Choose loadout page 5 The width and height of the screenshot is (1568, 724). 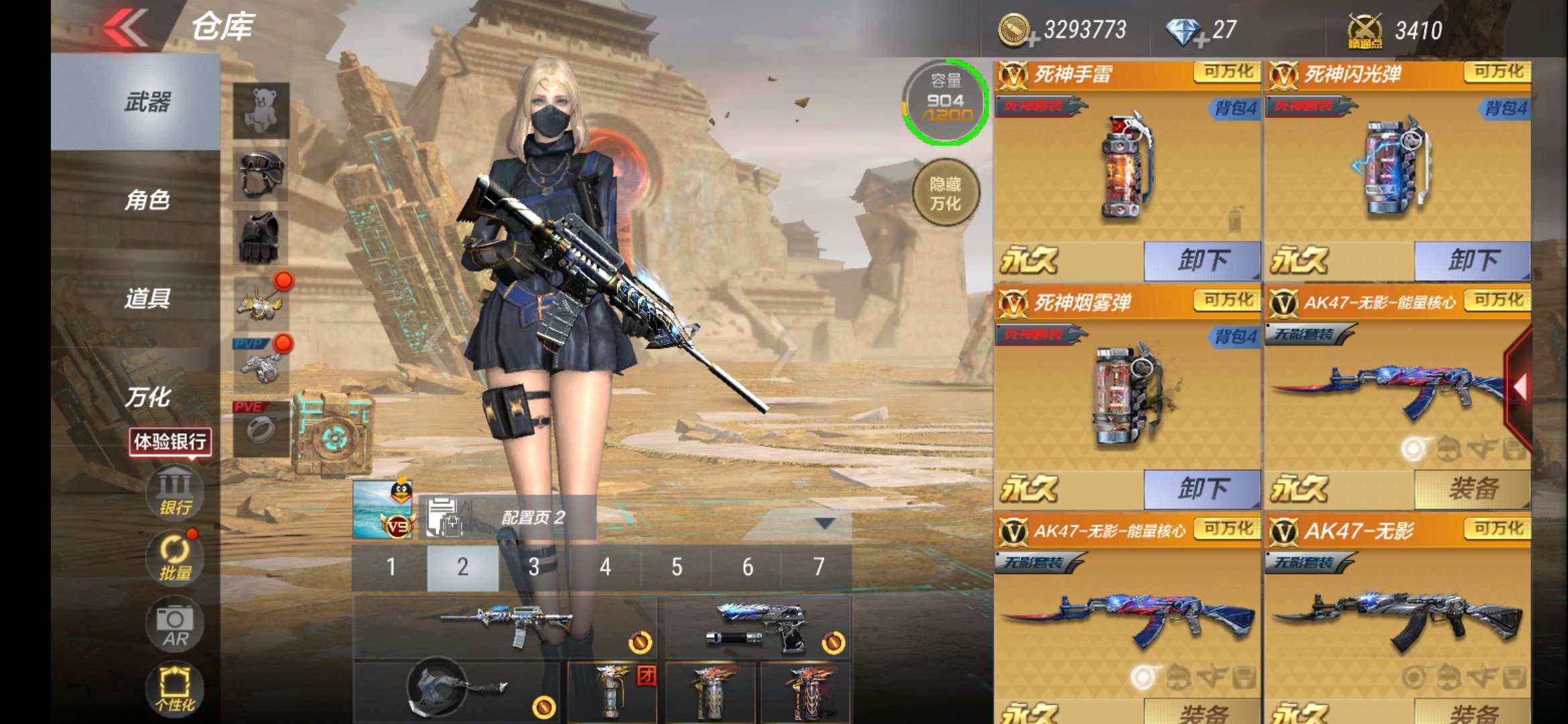point(677,567)
